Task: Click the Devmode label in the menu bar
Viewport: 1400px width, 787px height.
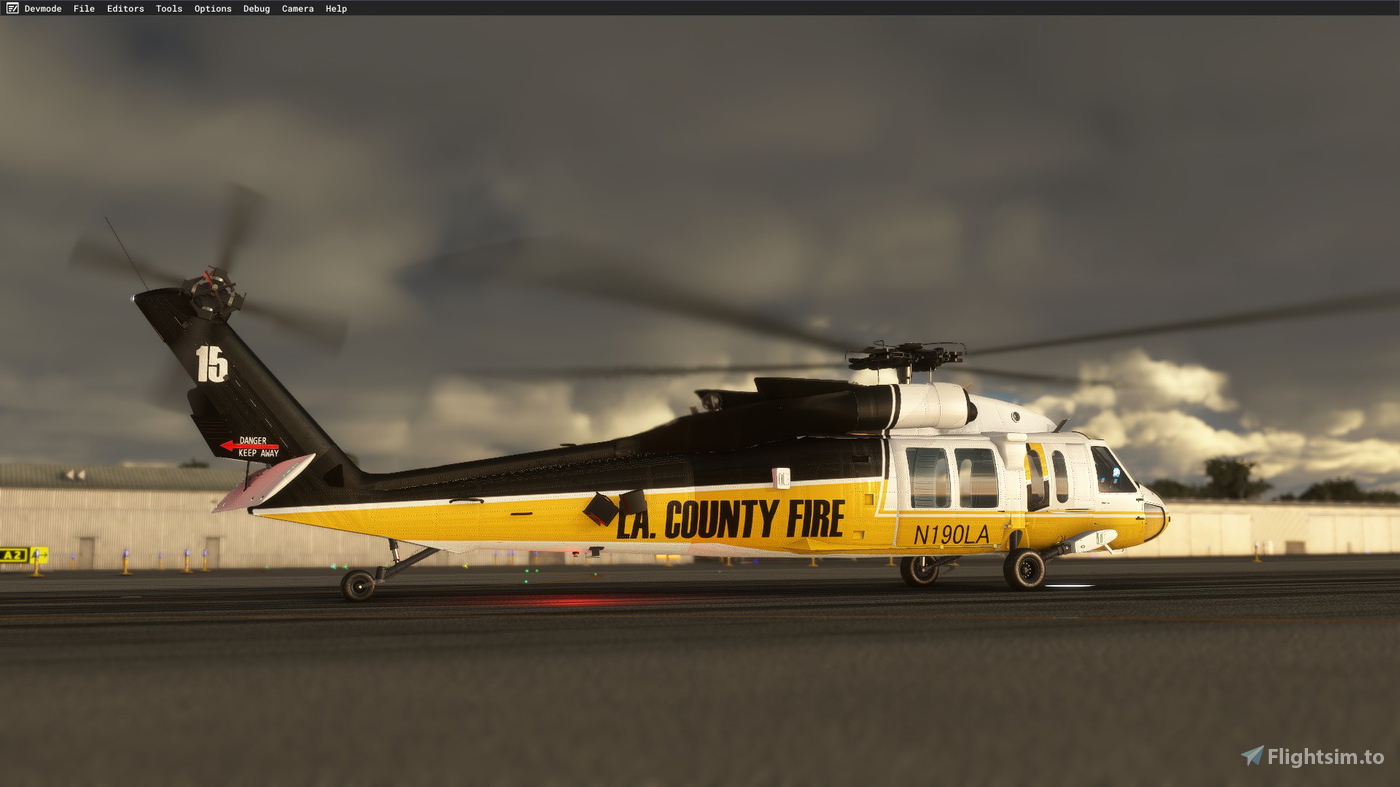Action: [x=44, y=8]
